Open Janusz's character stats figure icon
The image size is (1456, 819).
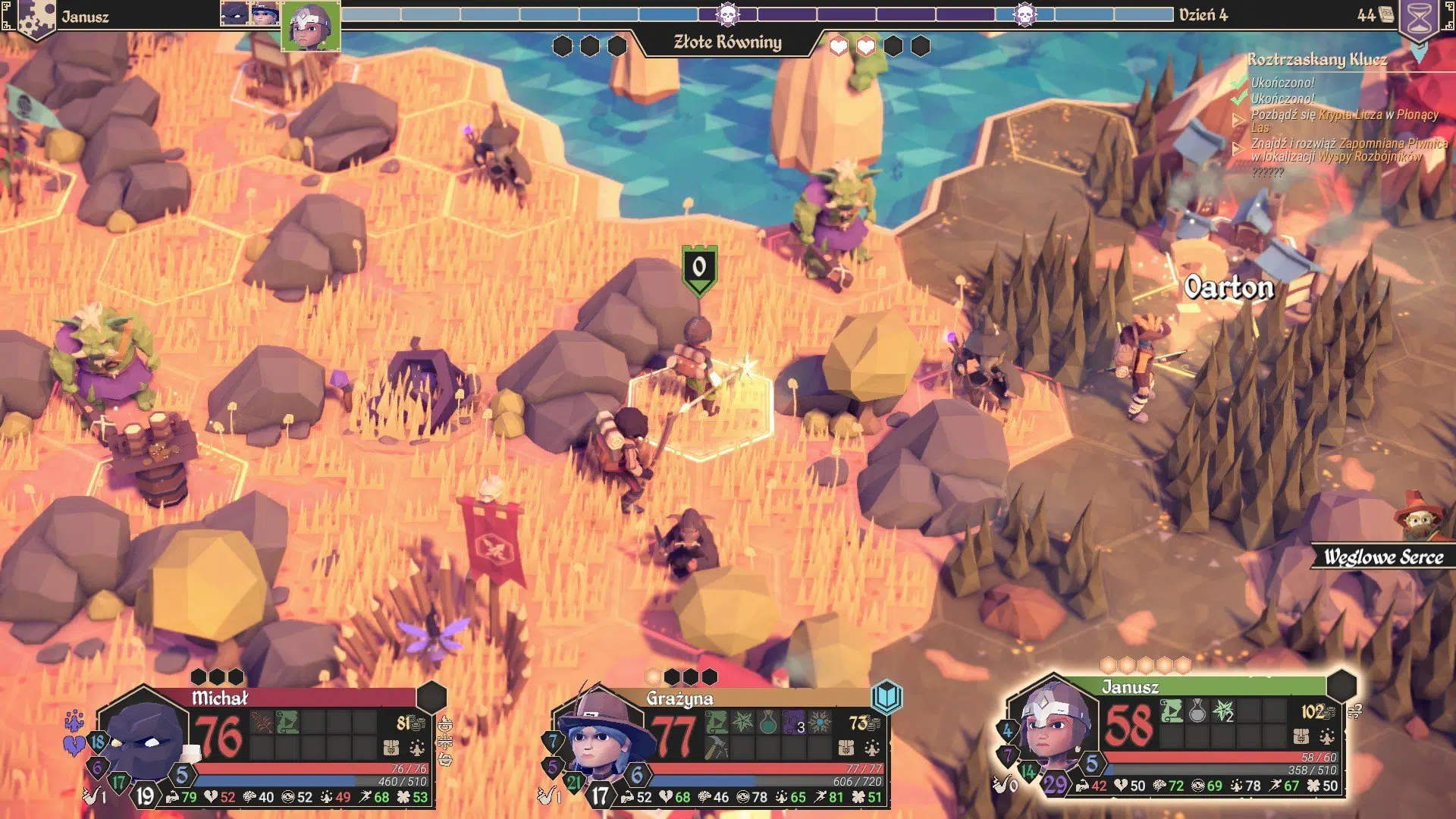[1327, 736]
